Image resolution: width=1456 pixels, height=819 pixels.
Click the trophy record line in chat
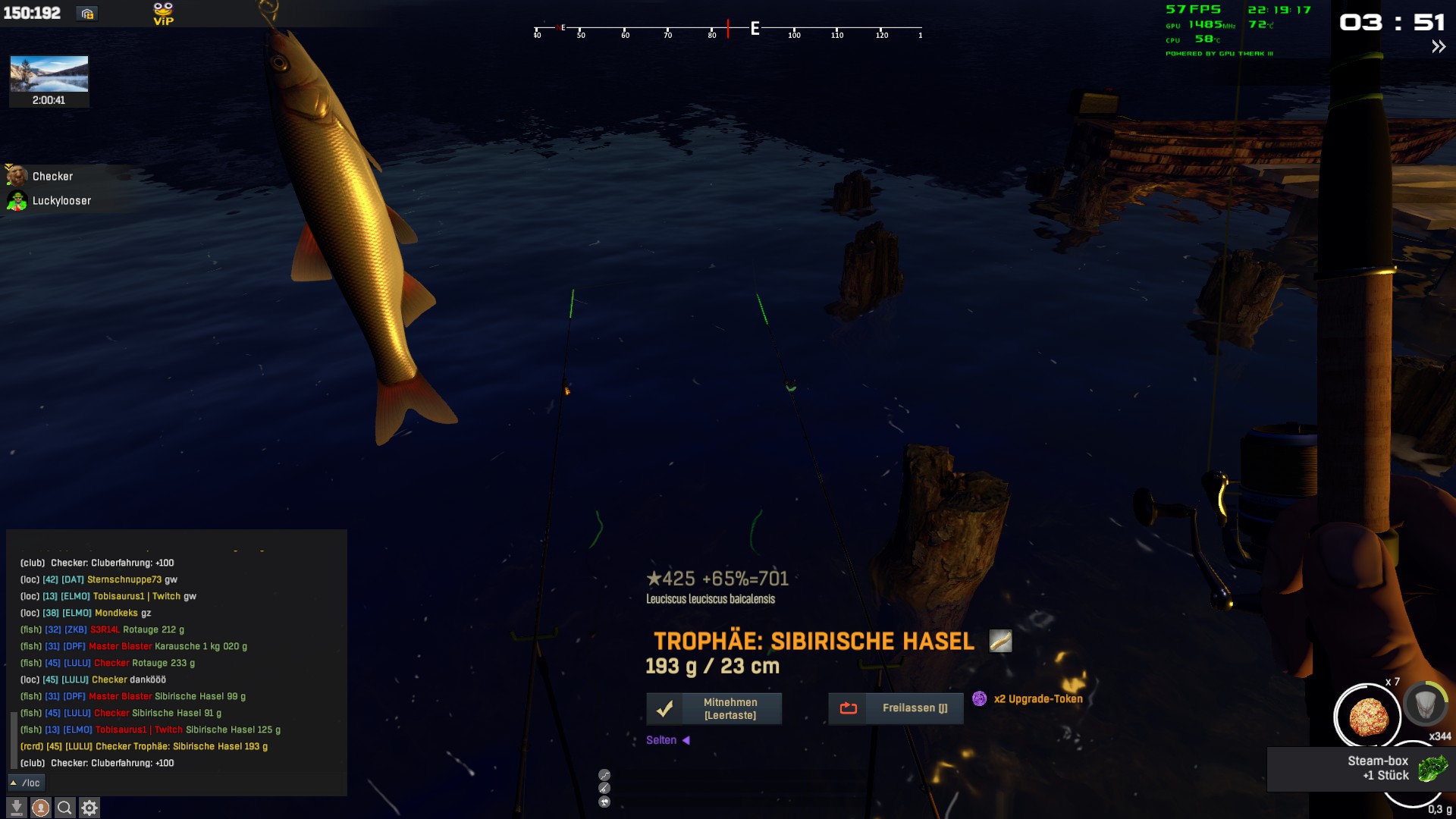pos(144,746)
